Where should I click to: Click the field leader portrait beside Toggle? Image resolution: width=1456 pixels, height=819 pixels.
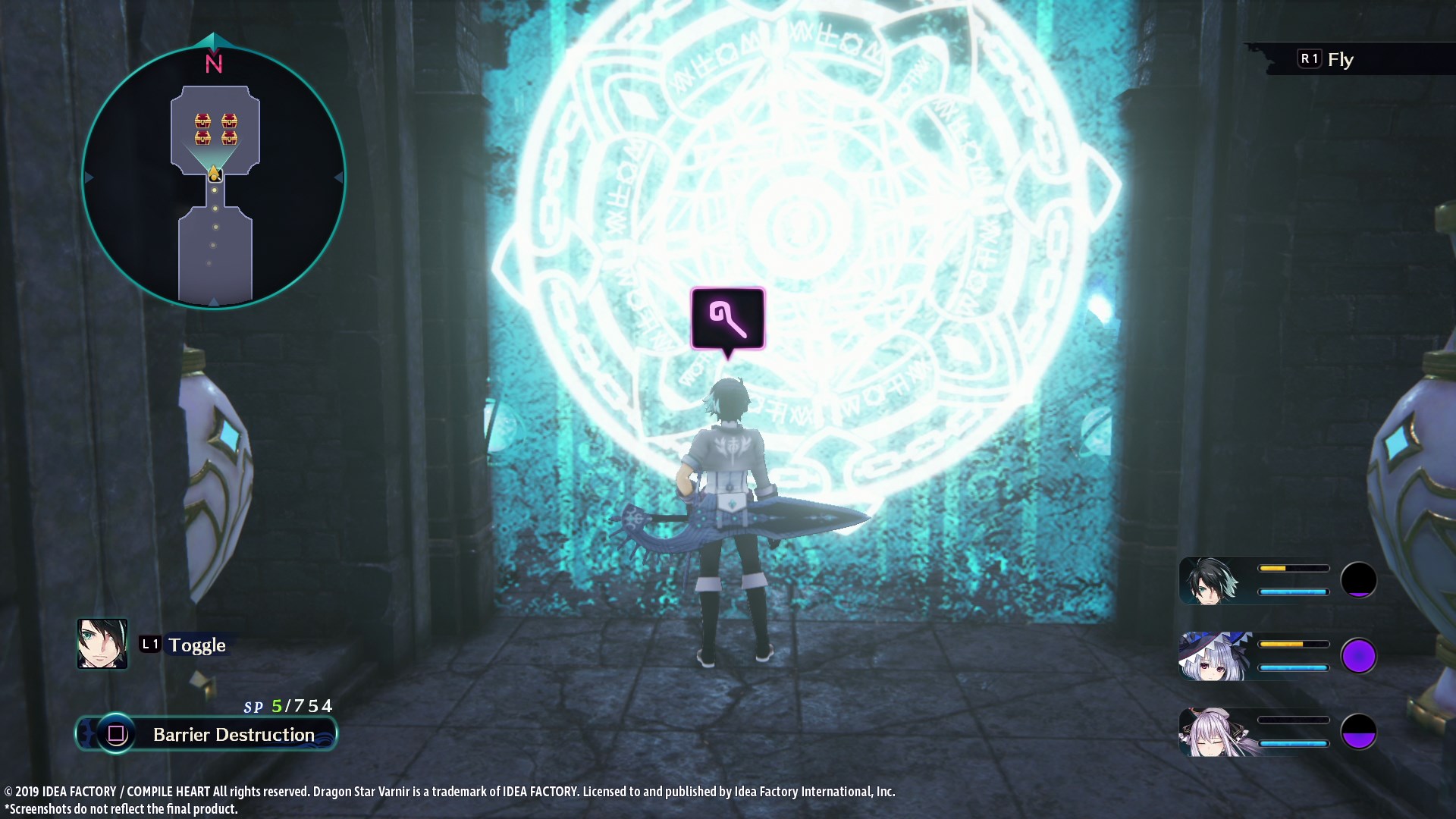[x=102, y=644]
